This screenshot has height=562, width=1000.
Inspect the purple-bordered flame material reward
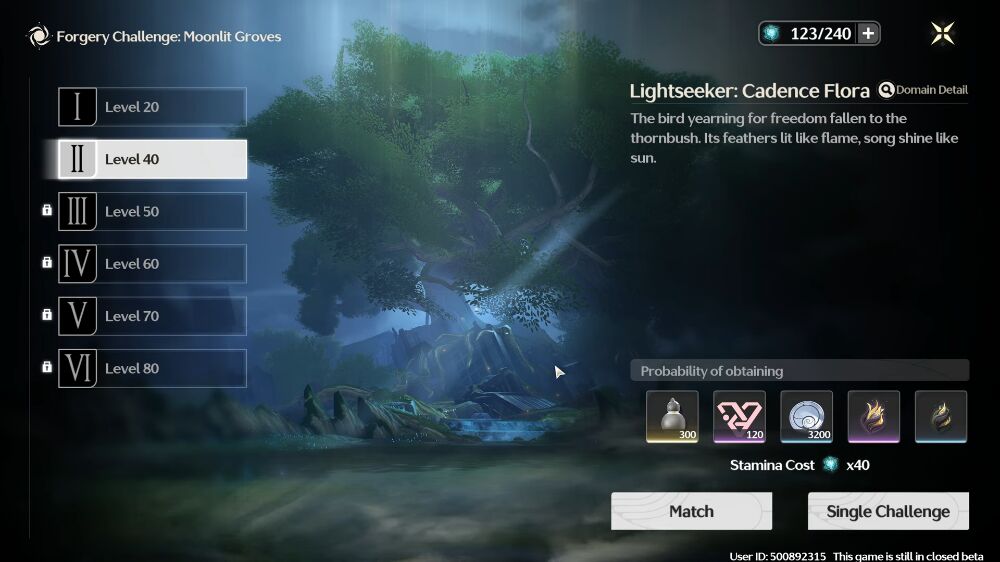[874, 416]
